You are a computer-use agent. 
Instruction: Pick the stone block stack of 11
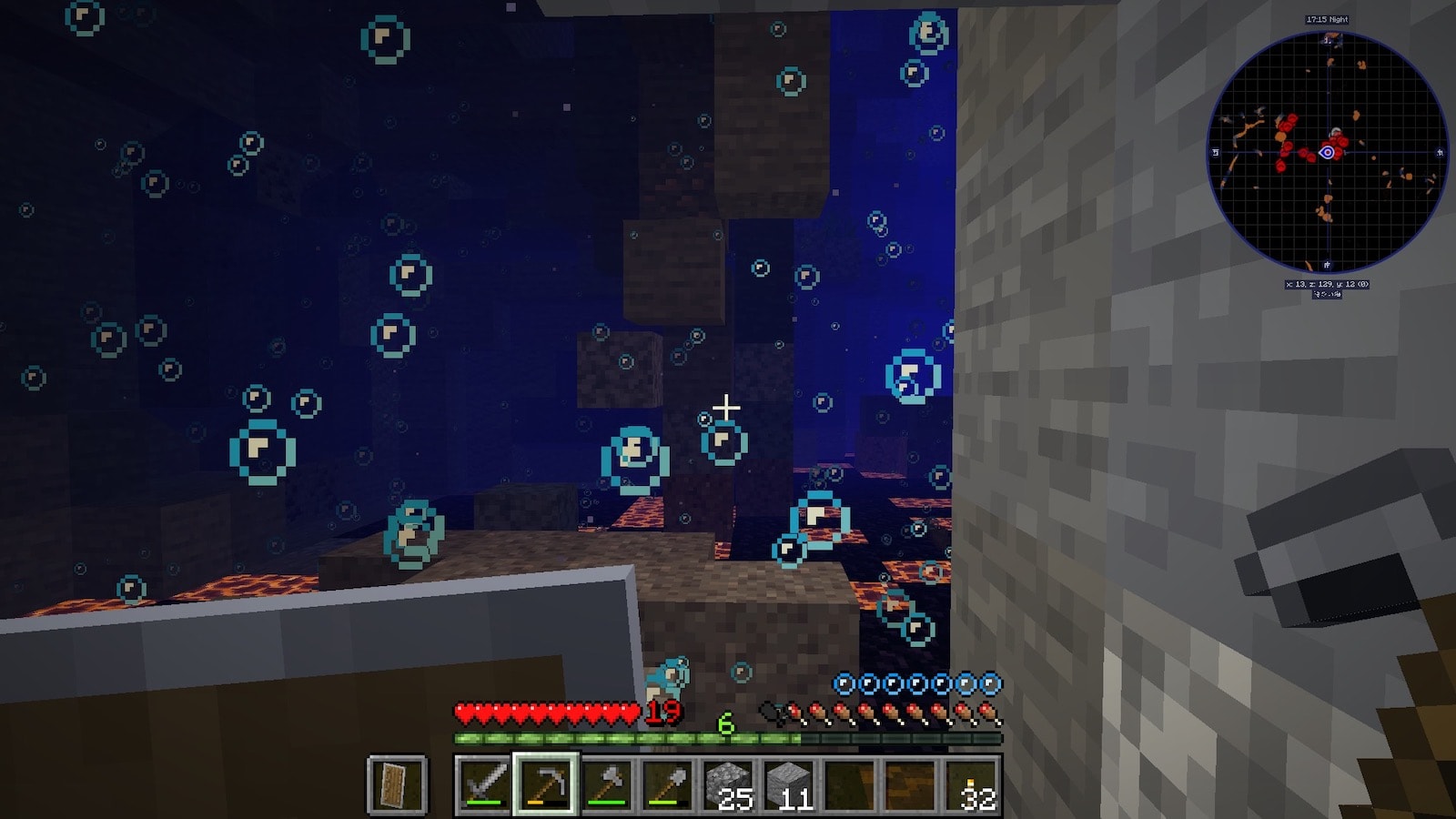click(x=790, y=783)
